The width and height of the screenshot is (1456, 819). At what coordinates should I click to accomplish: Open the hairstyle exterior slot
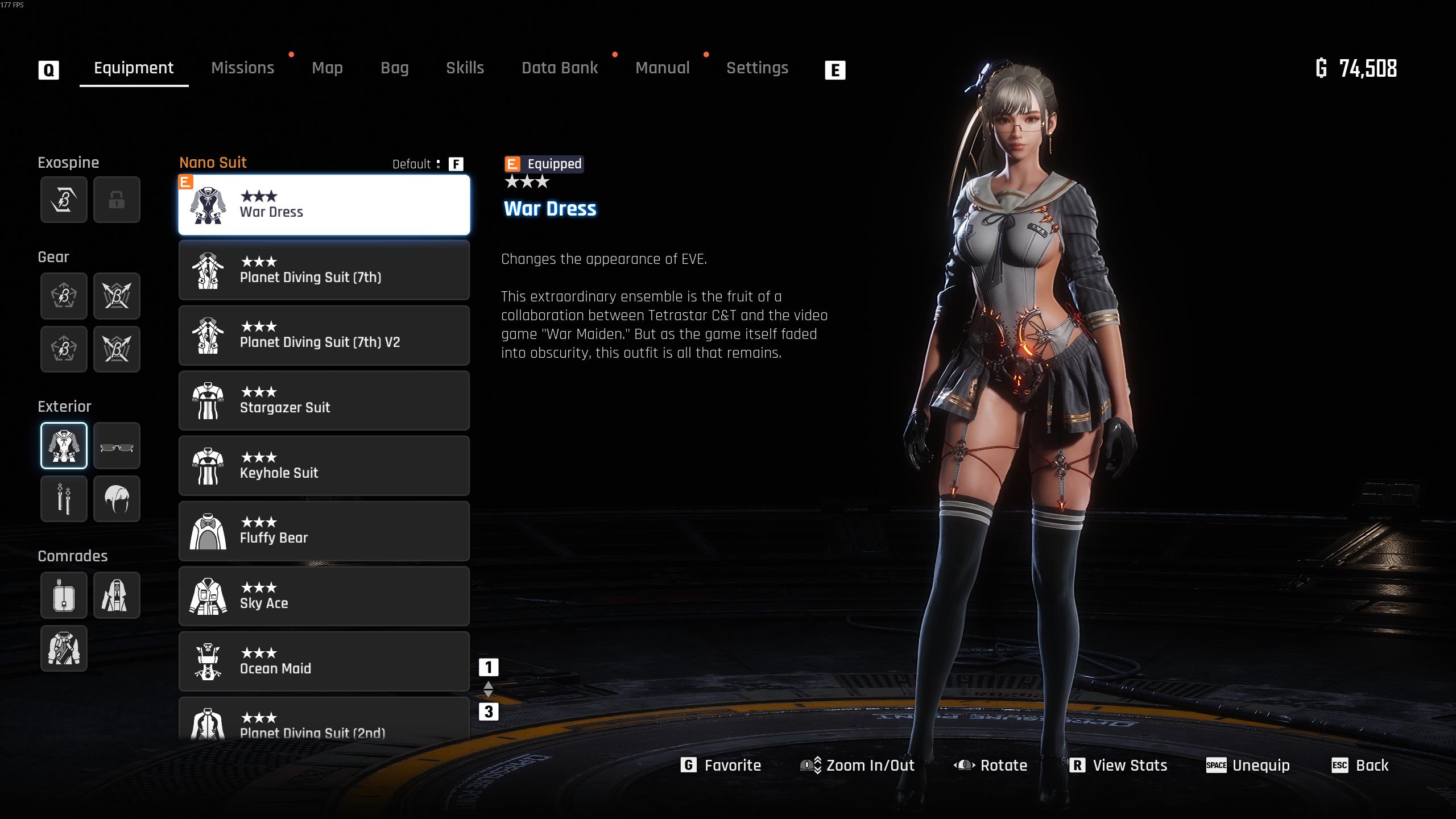(117, 499)
